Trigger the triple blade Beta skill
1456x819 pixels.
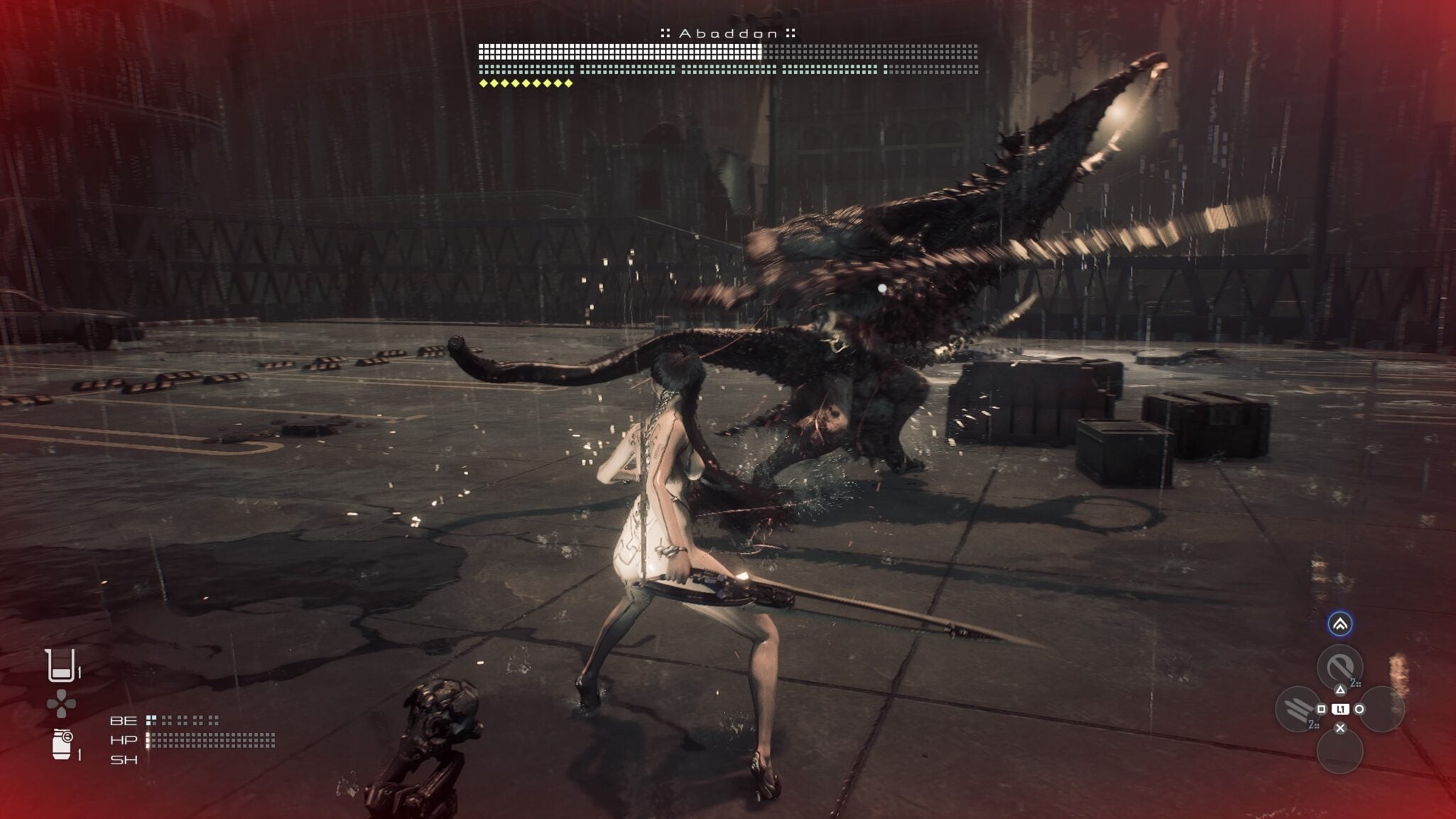click(1298, 708)
